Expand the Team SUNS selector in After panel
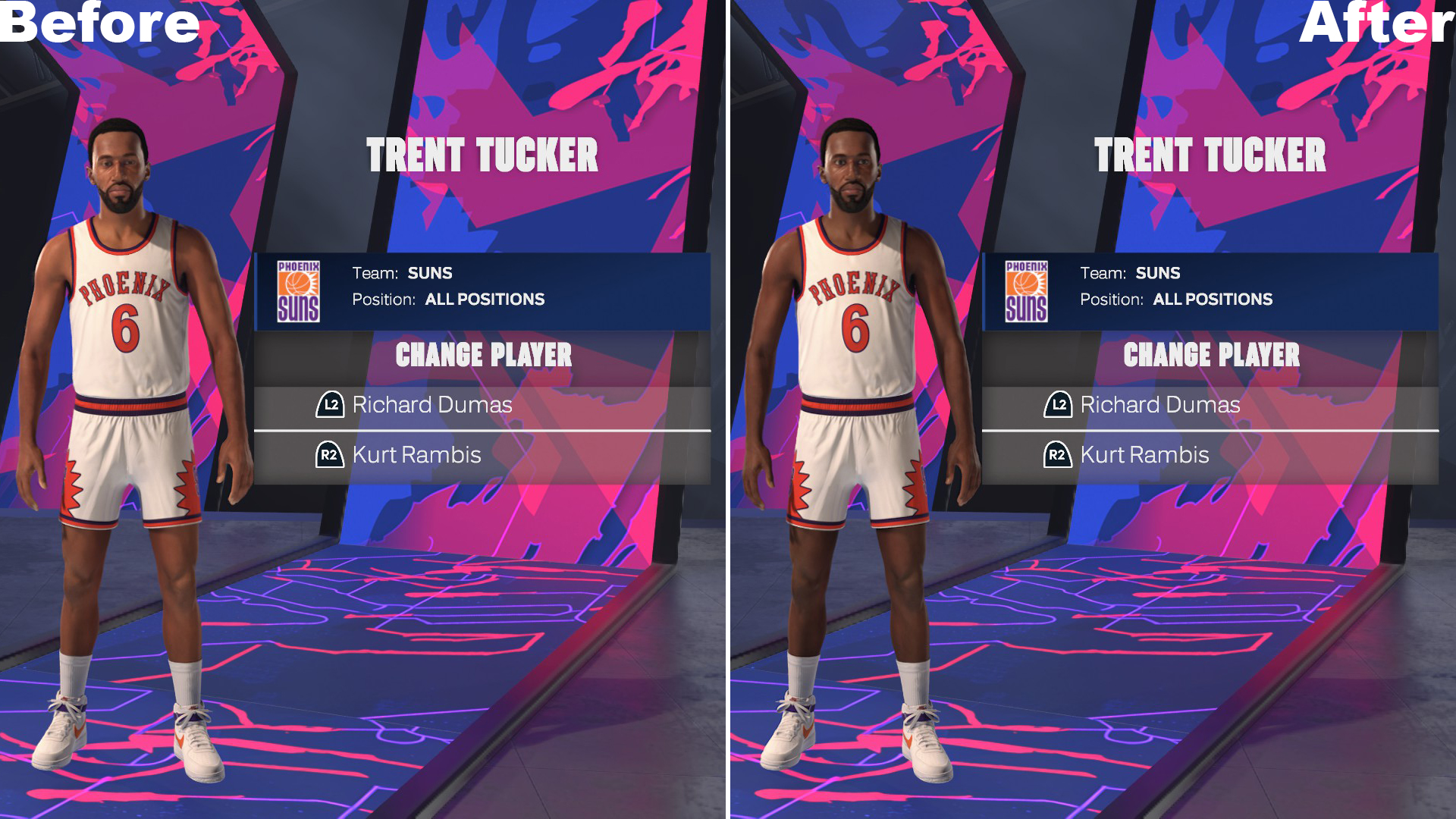The image size is (1456, 819). pyautogui.click(x=1158, y=273)
